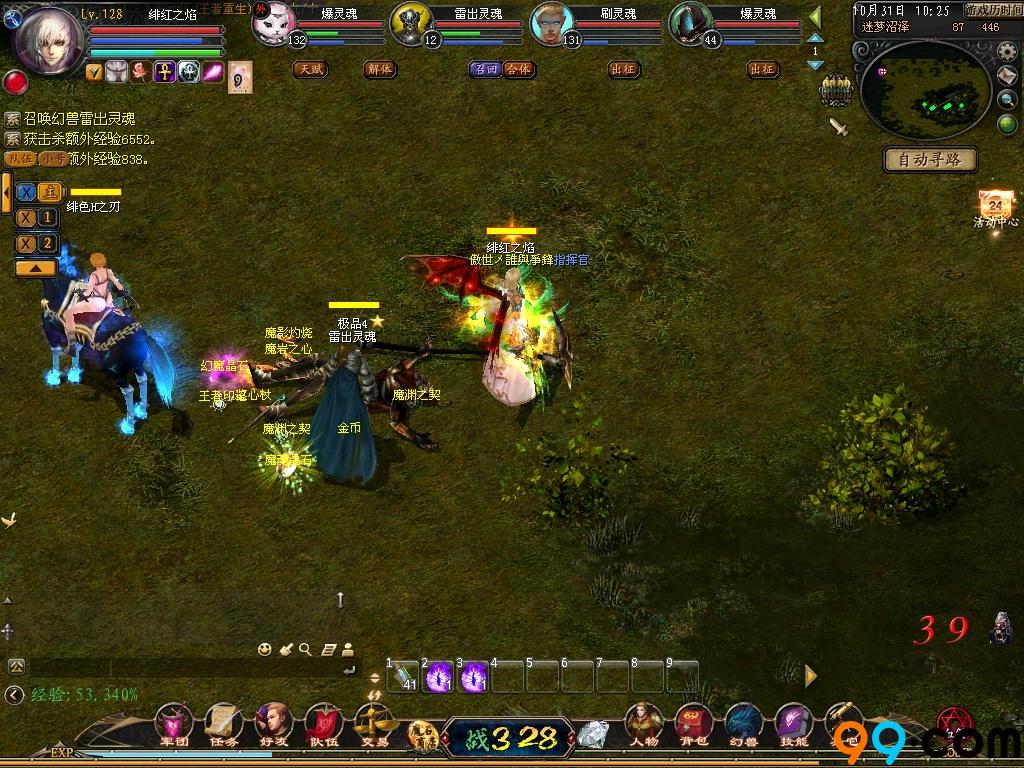1024x768 pixels.
Task: Open the 人物 character sheet
Action: coord(644,722)
